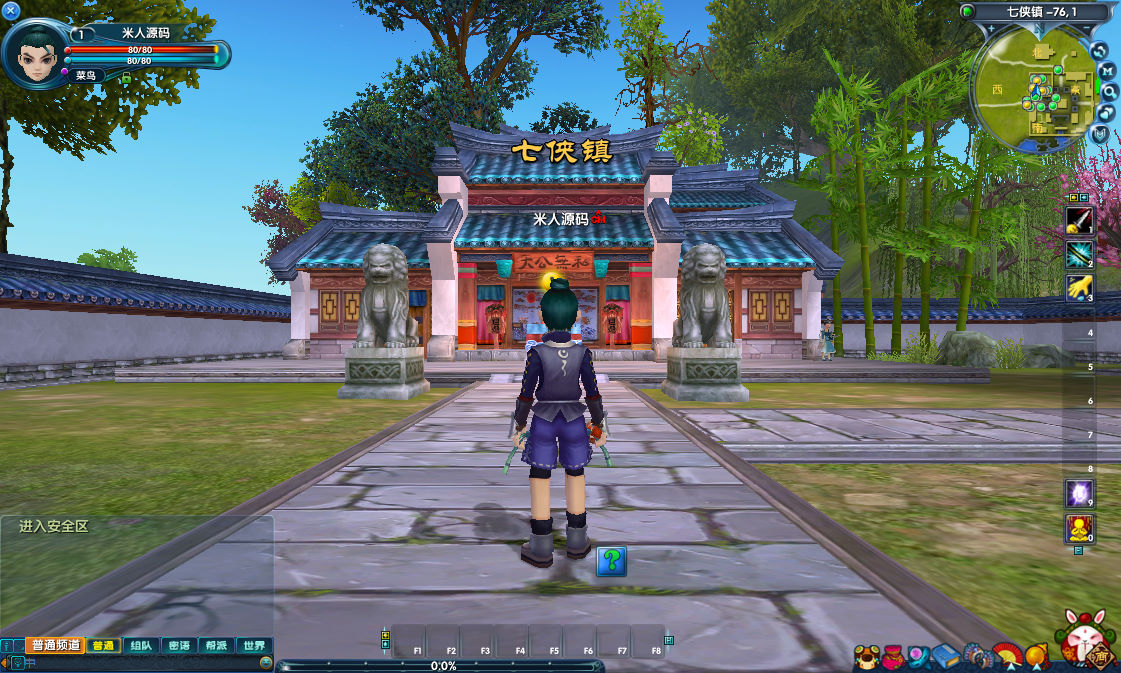Open the 帮派 guild chat tab
Image resolution: width=1121 pixels, height=673 pixels.
pyautogui.click(x=216, y=646)
